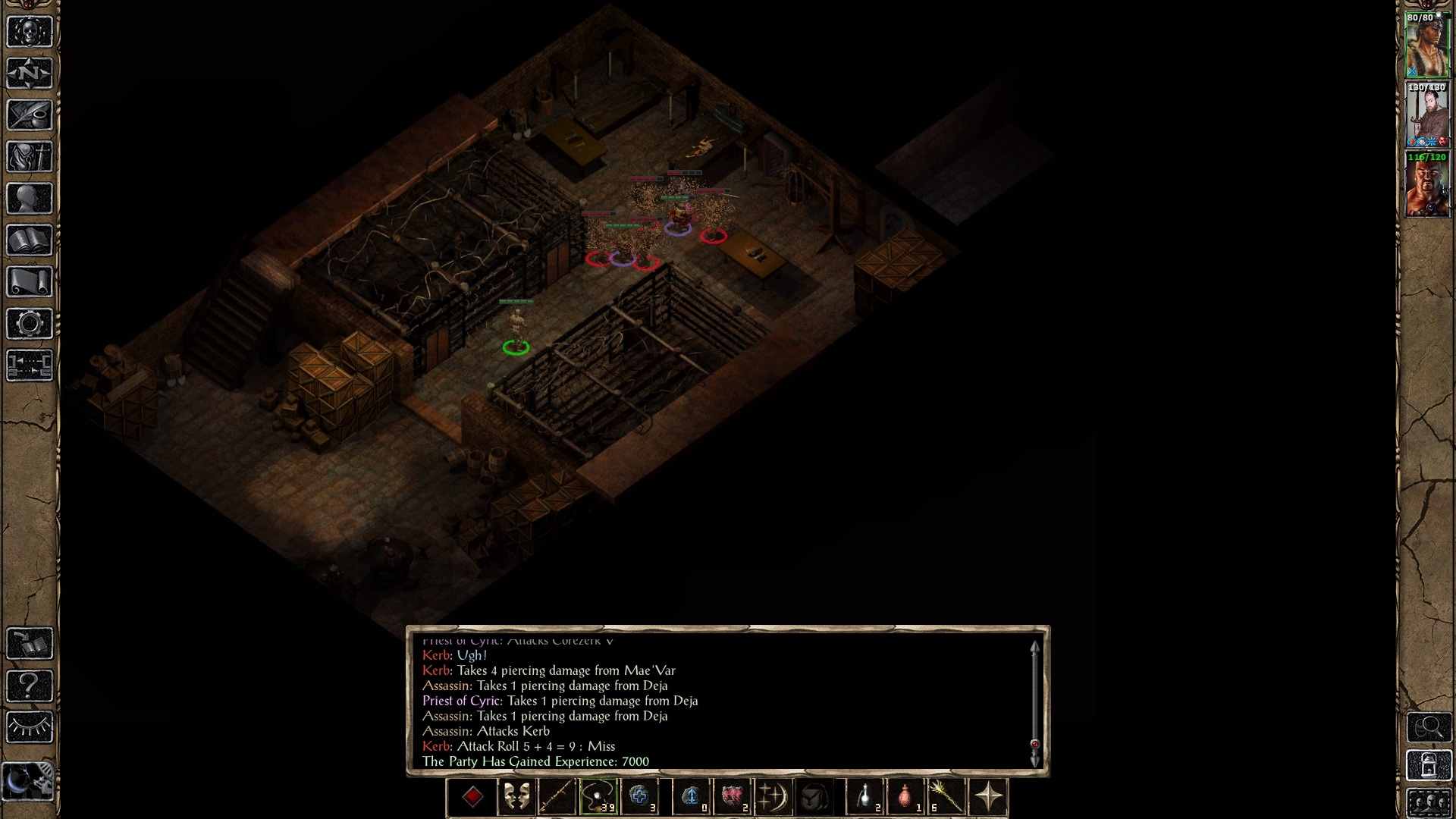Select the 130/130 bearded character portrait
Screen dimensions: 1456x819
[x=1427, y=115]
